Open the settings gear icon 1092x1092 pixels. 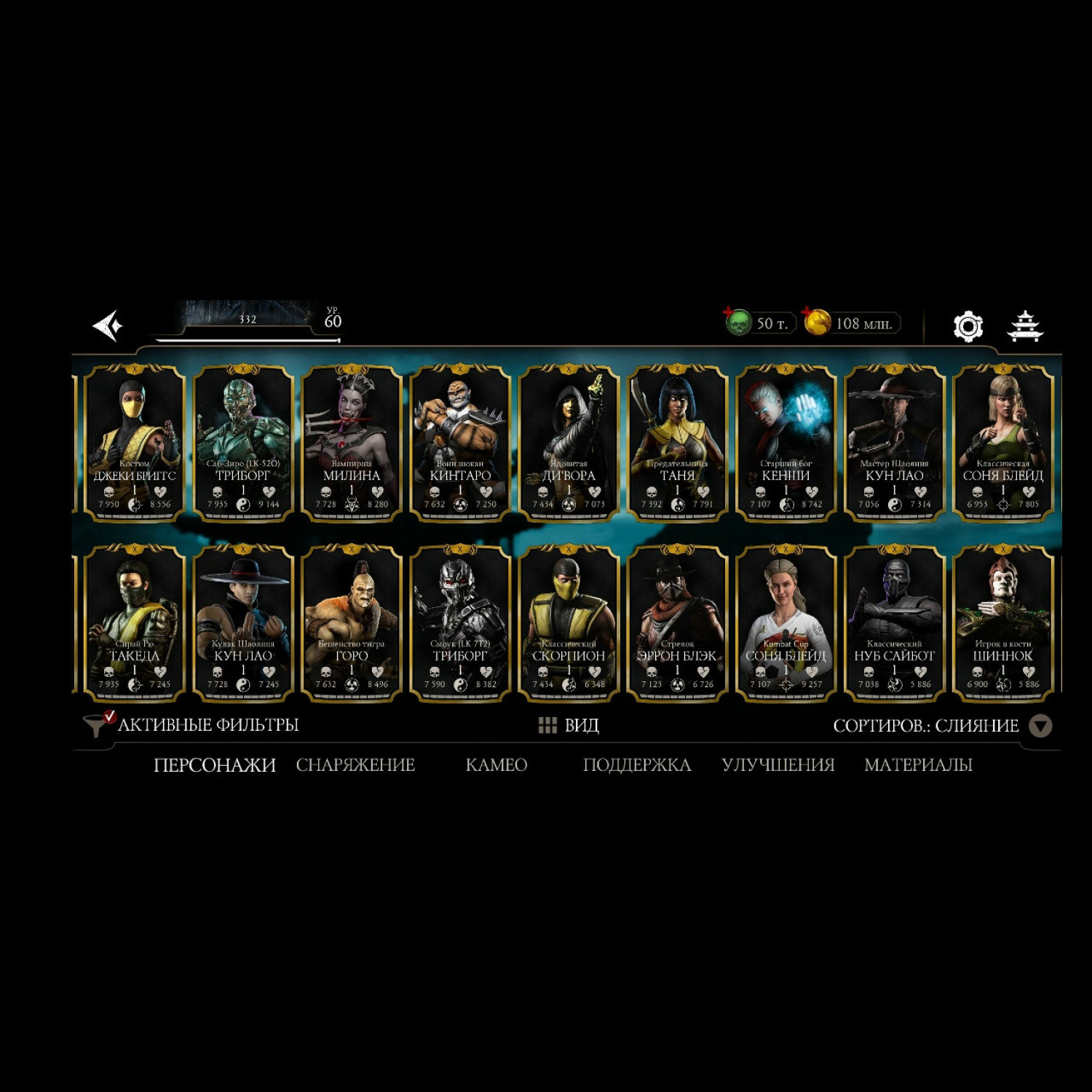[x=968, y=326]
